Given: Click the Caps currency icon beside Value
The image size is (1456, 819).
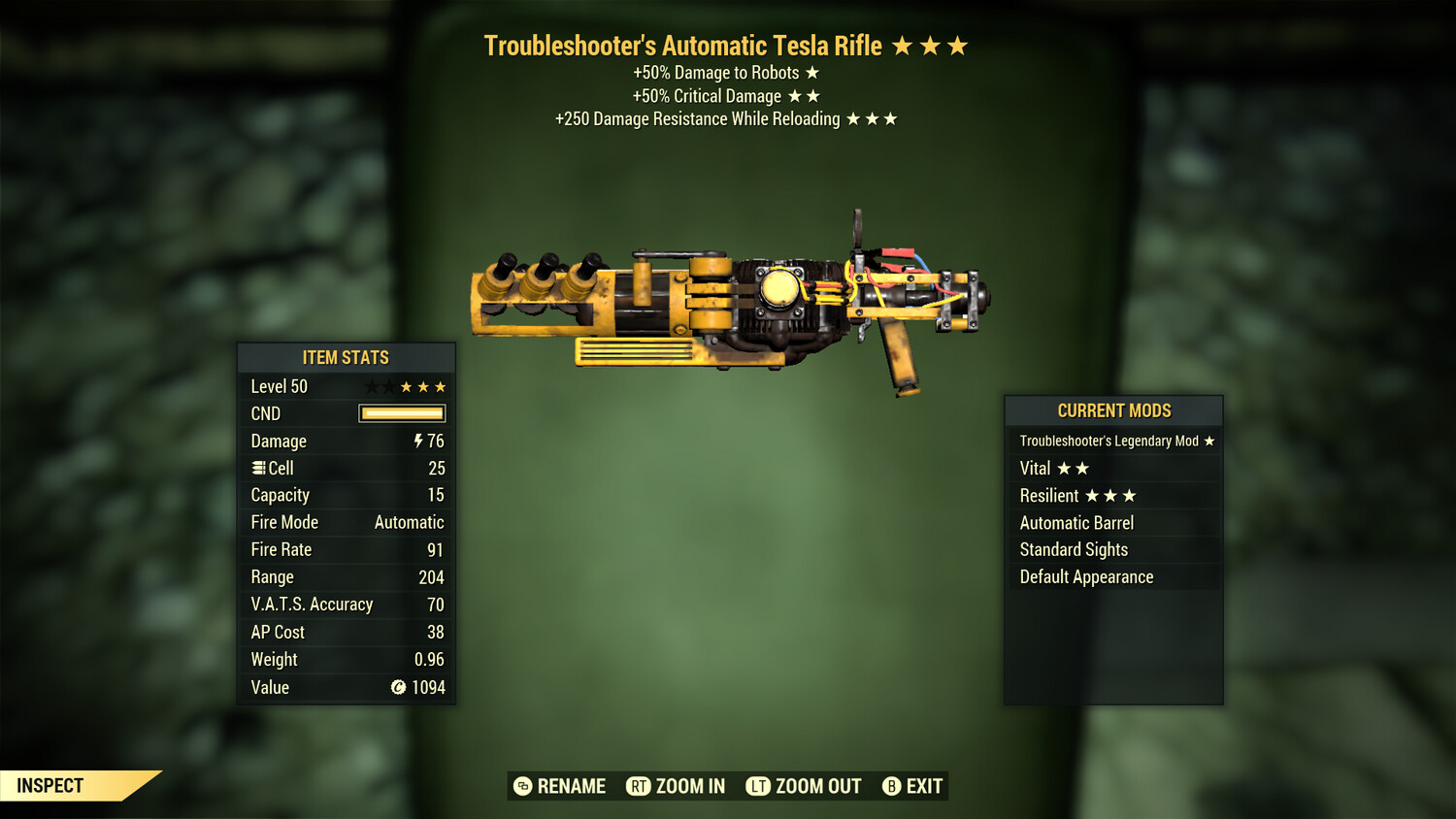Looking at the screenshot, I should pyautogui.click(x=398, y=687).
